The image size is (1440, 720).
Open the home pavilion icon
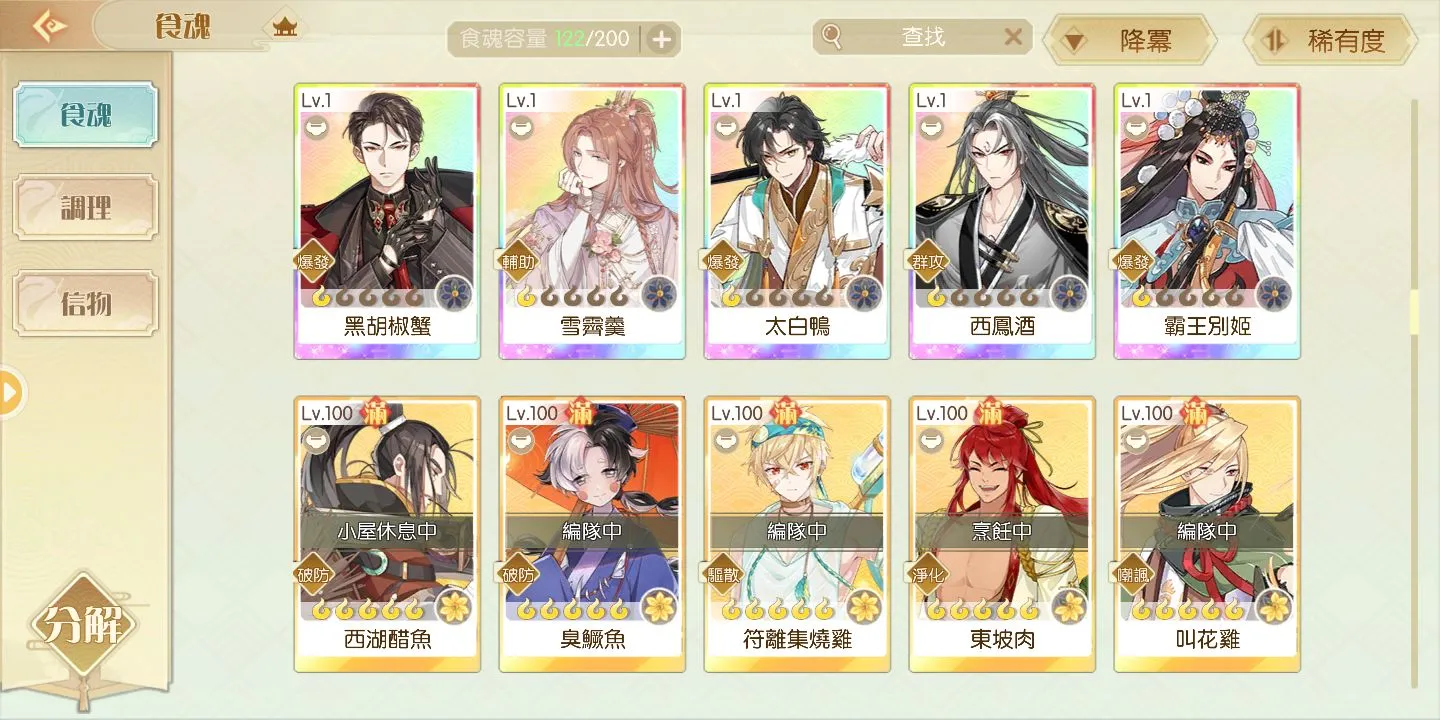click(285, 27)
